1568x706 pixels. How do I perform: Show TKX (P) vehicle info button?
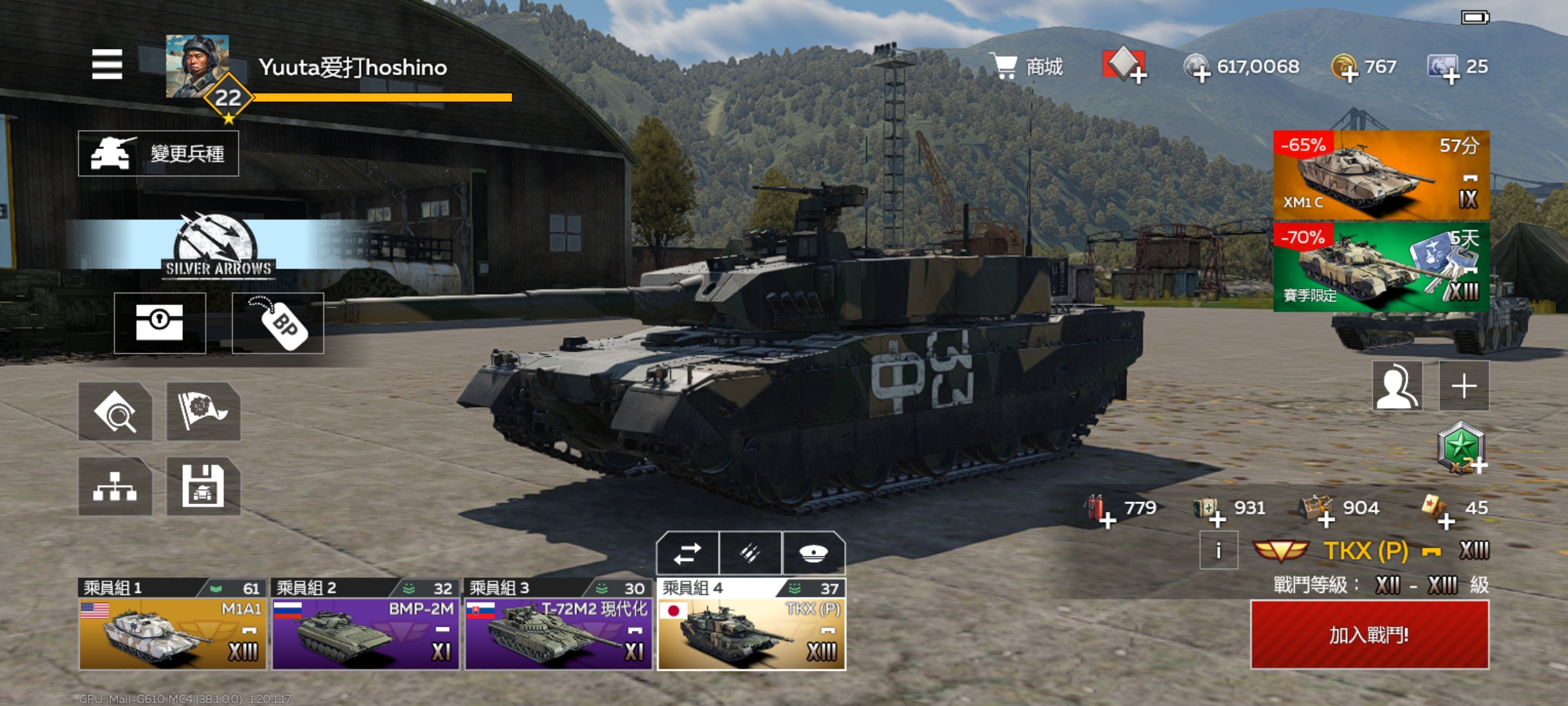(x=1218, y=550)
